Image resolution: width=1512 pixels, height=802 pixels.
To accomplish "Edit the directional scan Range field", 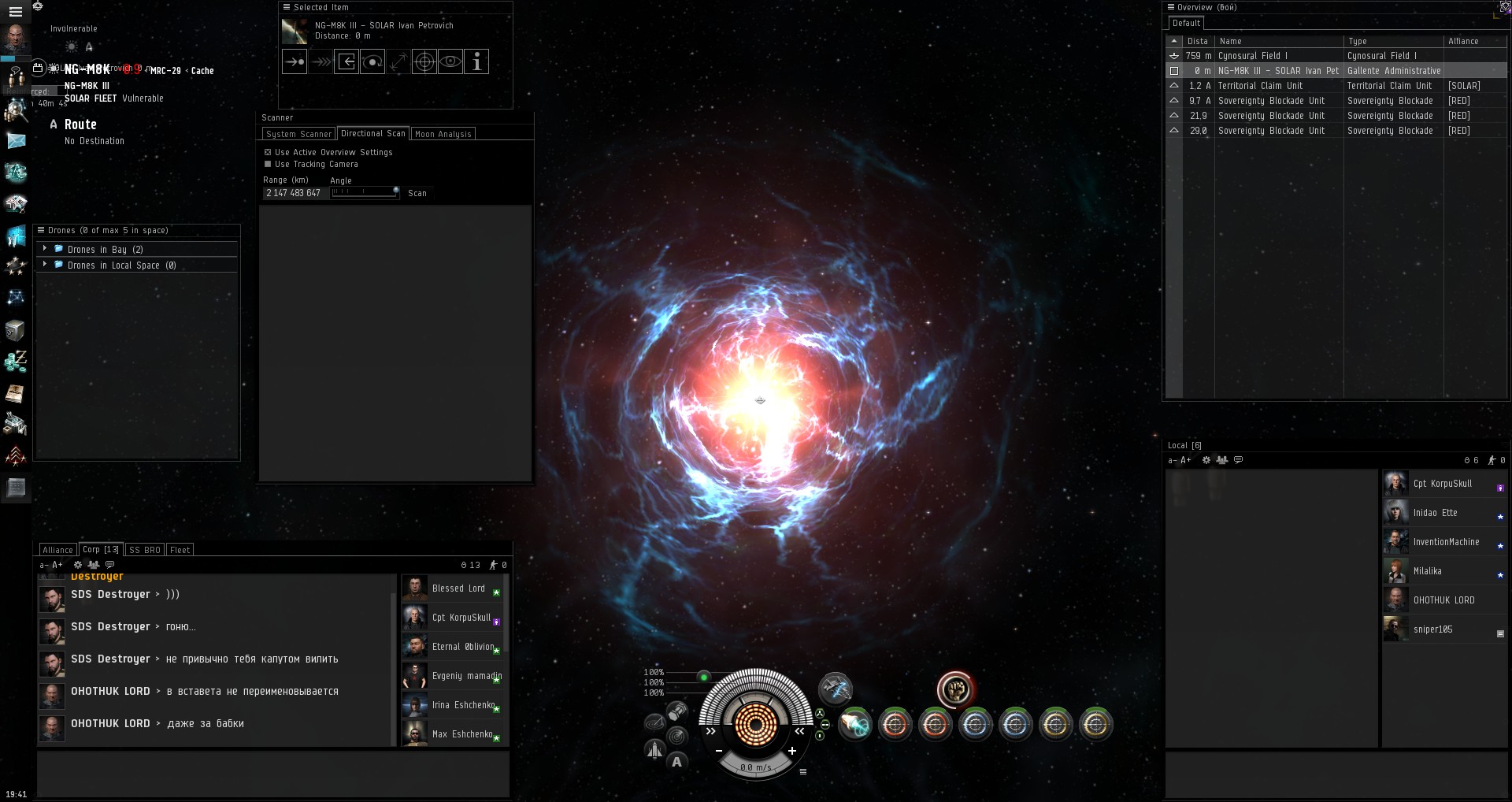I will 293,193.
